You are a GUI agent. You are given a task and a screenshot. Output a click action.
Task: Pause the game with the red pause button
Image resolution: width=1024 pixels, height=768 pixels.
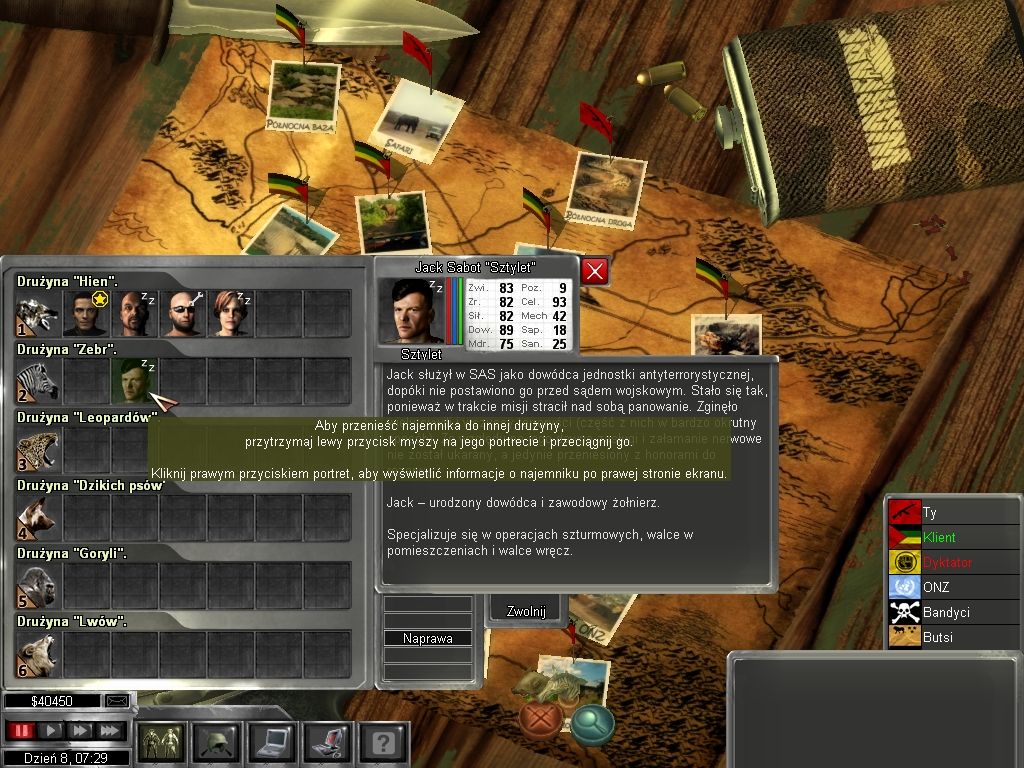click(x=20, y=731)
